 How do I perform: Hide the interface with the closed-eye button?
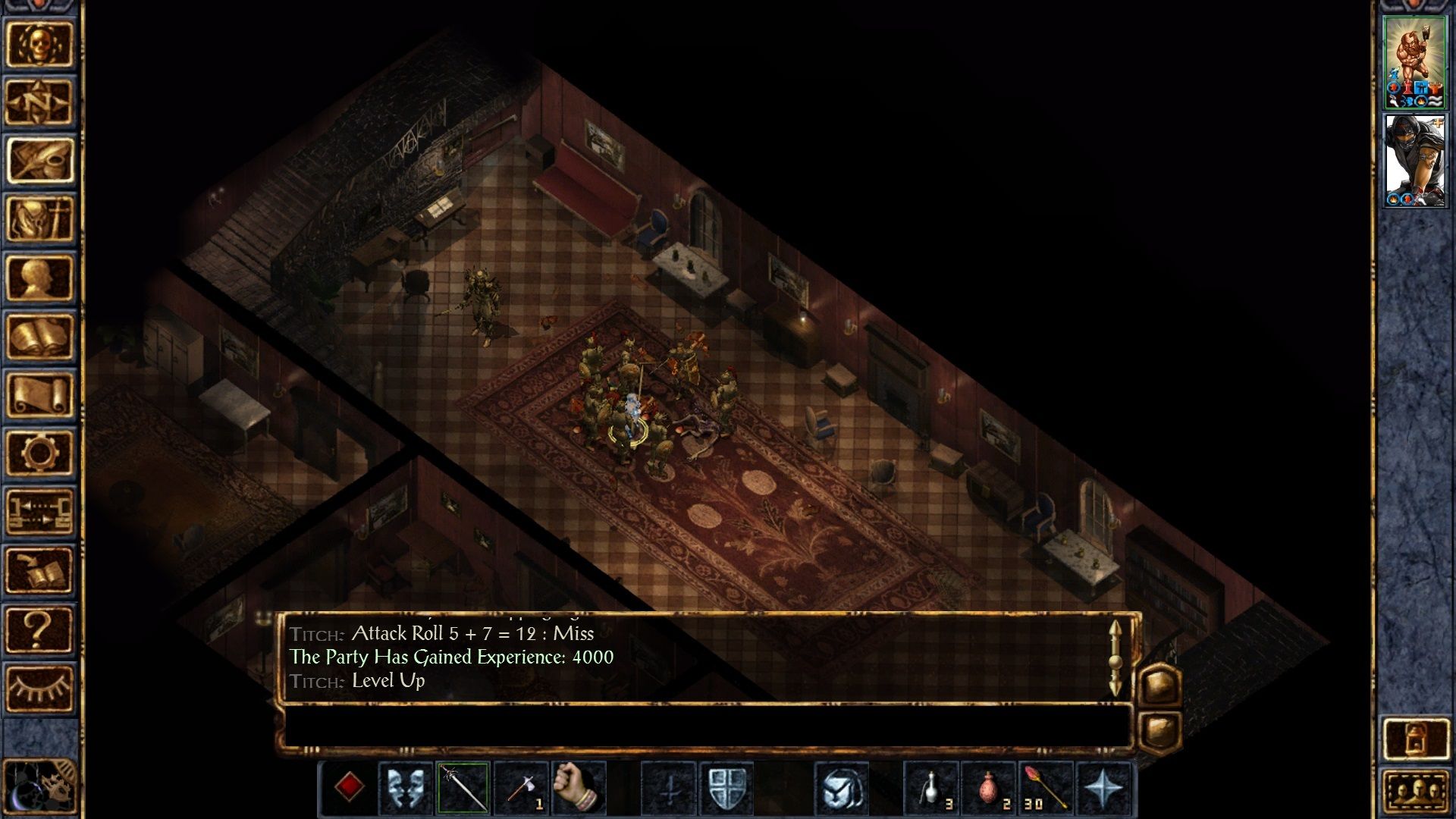(x=39, y=688)
